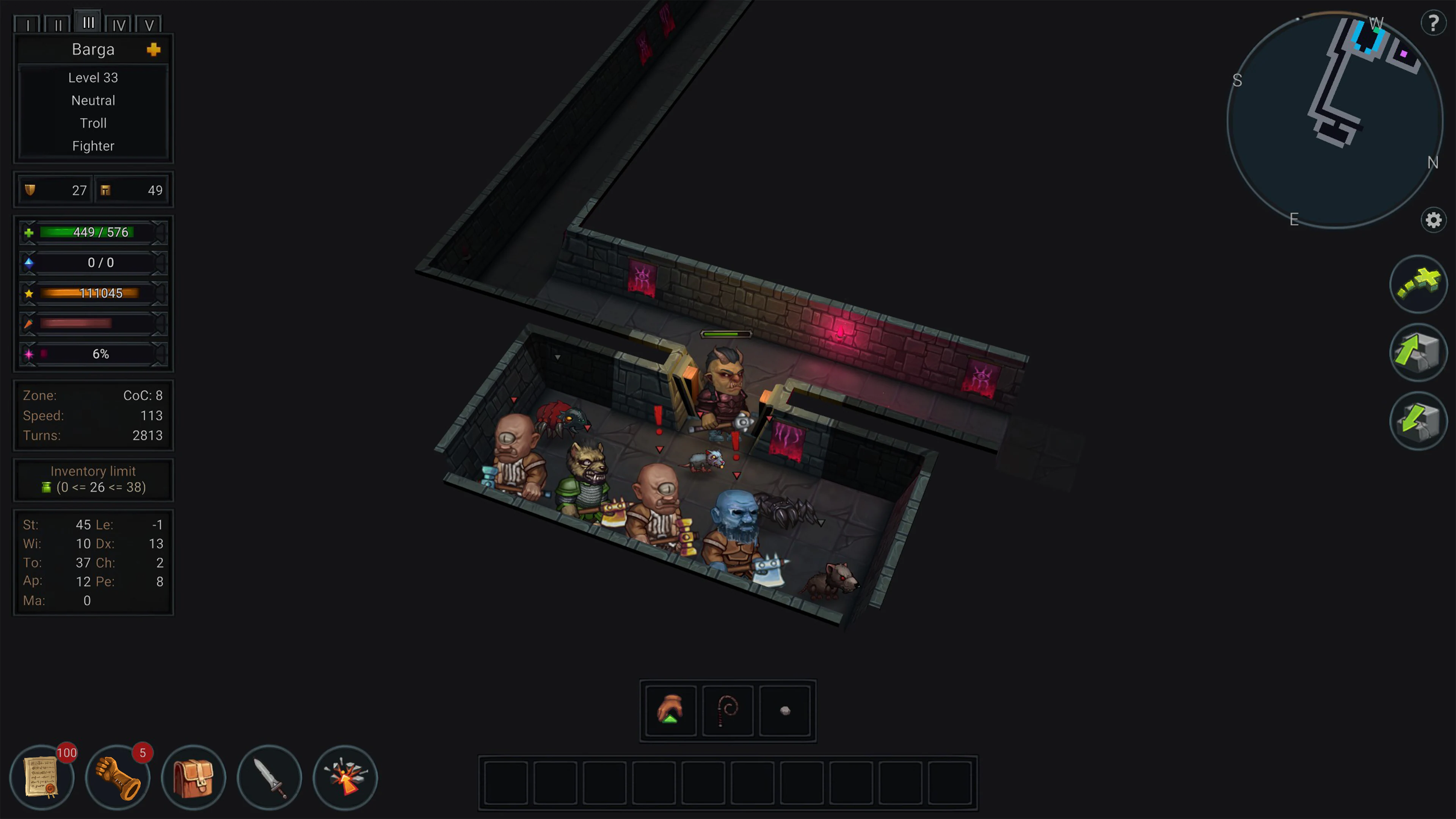Open the help question mark
The width and height of the screenshot is (1456, 819).
[x=1433, y=23]
